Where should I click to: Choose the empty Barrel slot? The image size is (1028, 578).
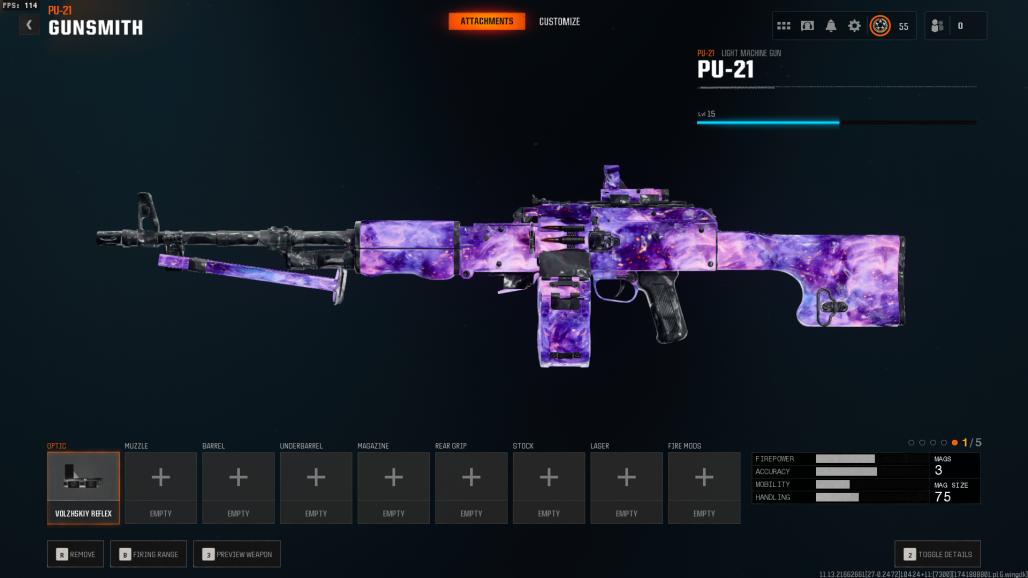(x=238, y=487)
